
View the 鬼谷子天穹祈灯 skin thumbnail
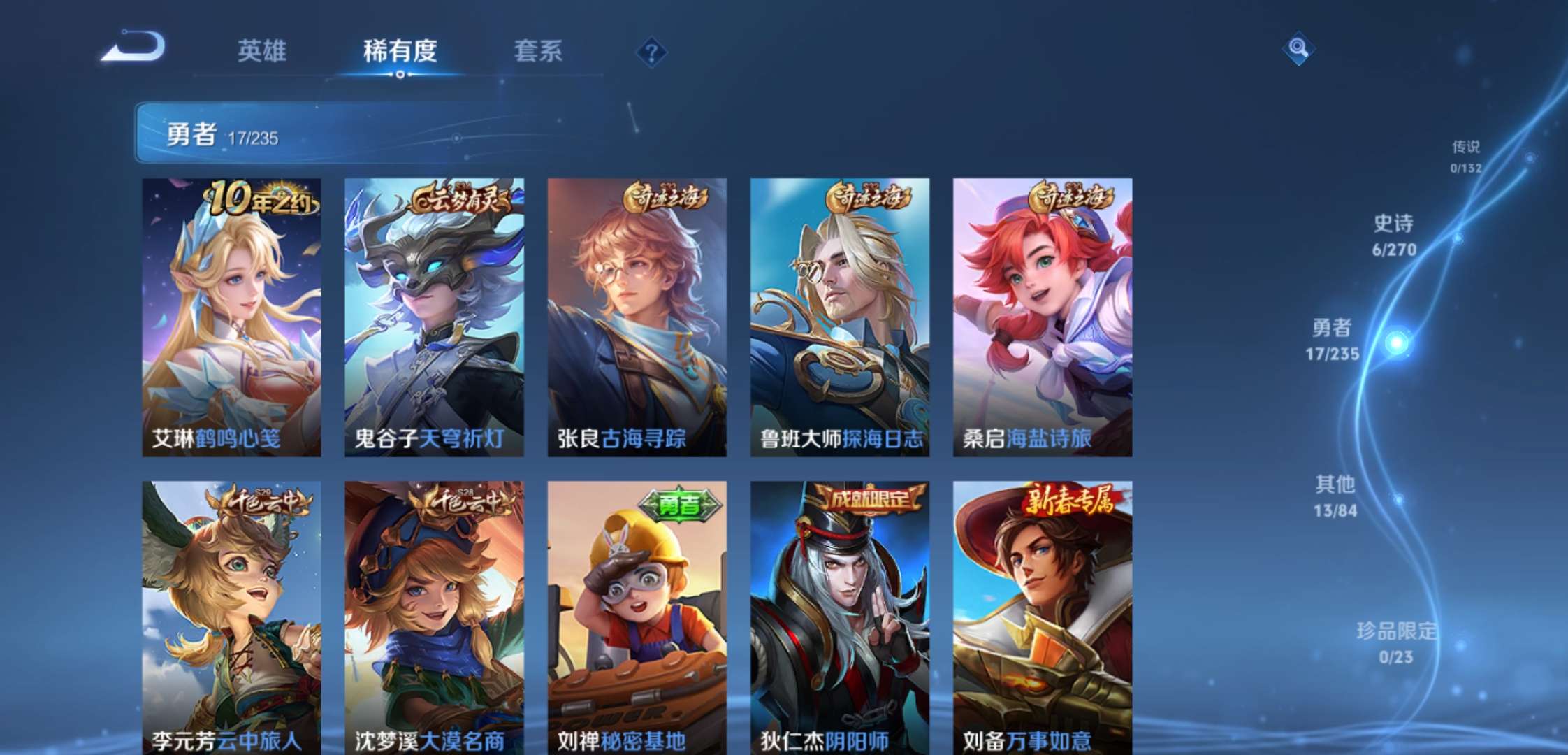[x=434, y=315]
